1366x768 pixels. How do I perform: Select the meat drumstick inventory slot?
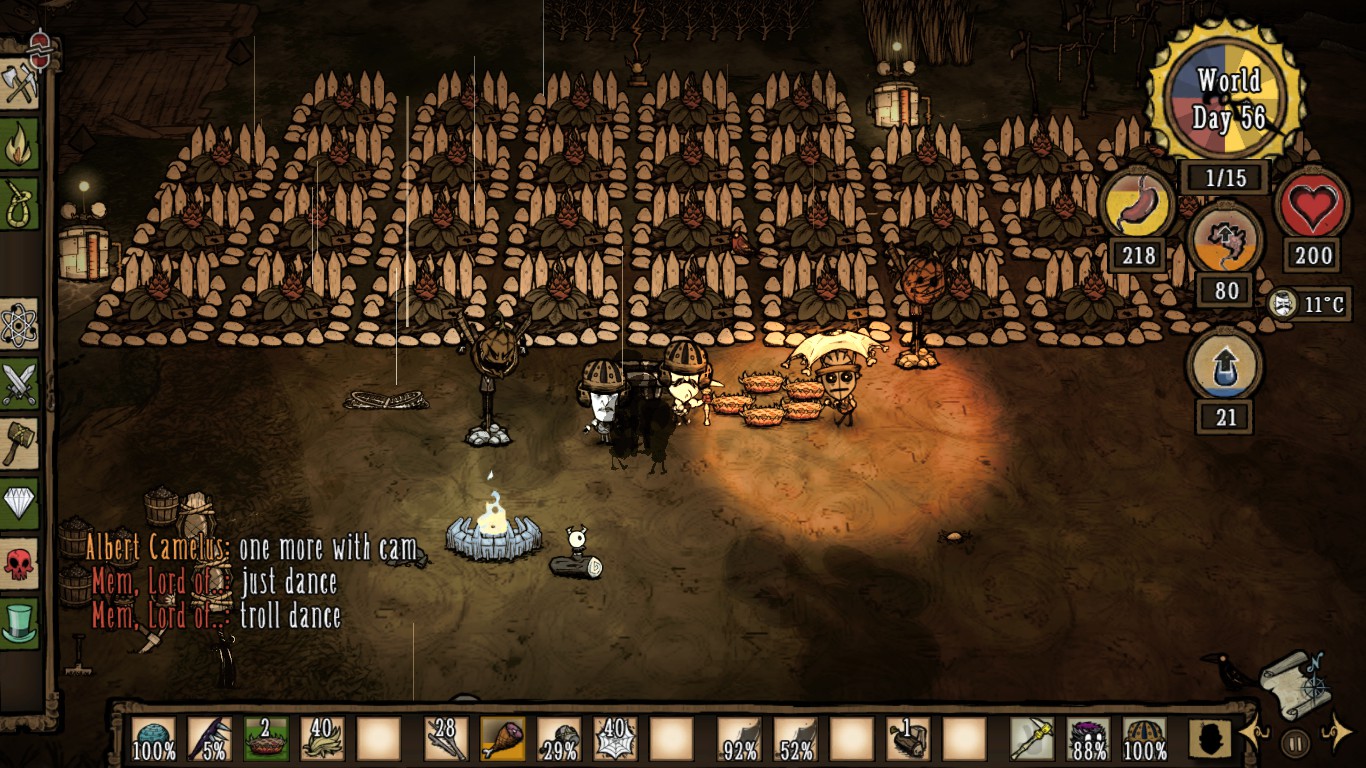[502, 739]
